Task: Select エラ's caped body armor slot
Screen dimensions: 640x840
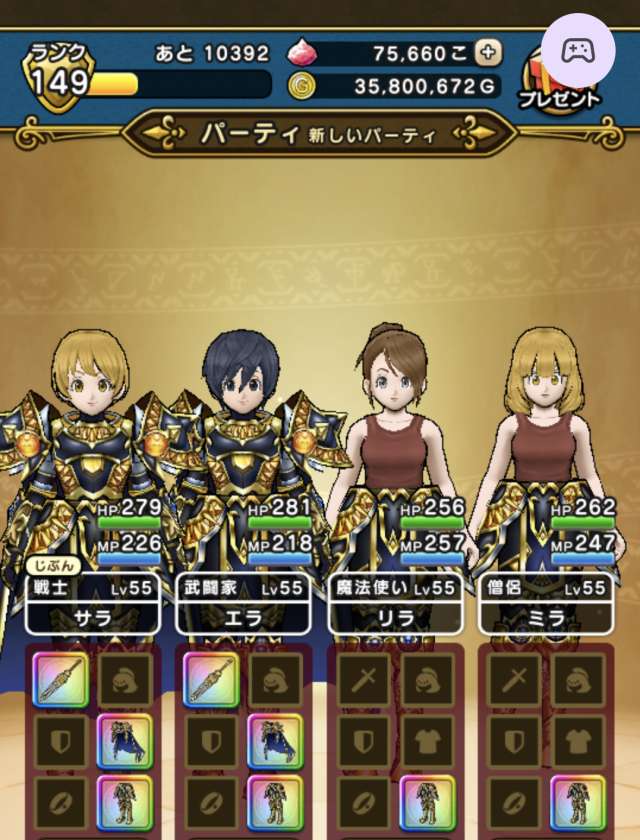Action: tap(275, 741)
